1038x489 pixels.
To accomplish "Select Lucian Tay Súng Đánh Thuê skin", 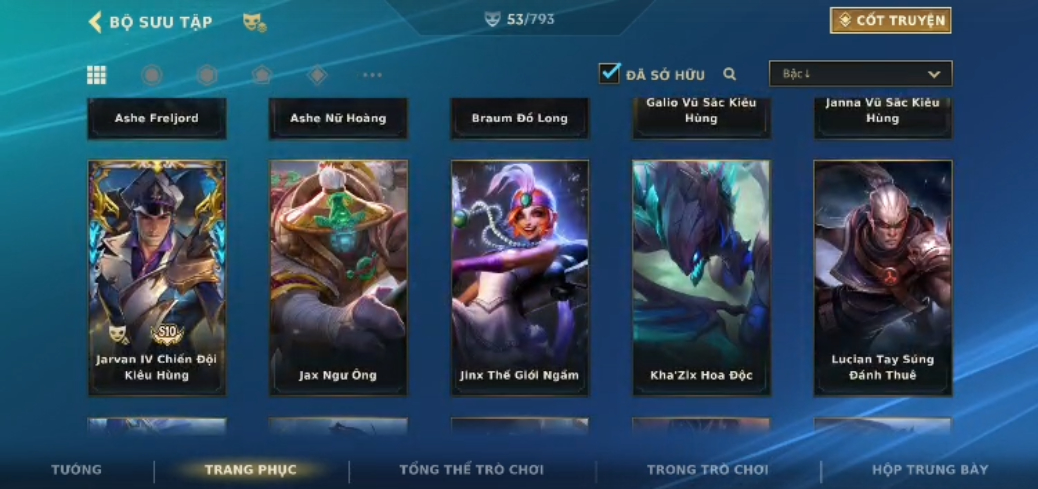I will tap(883, 277).
